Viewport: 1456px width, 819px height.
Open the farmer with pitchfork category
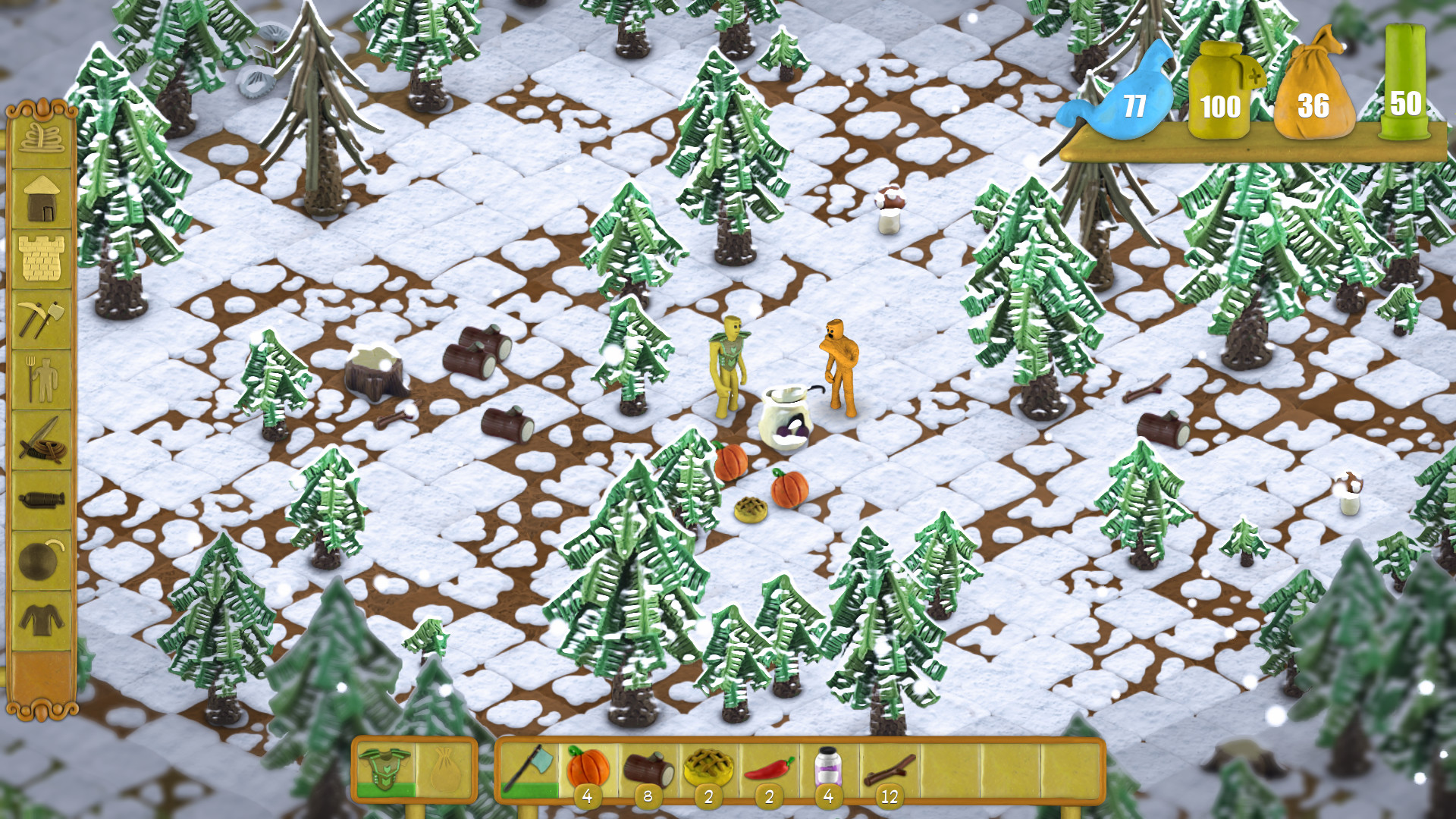[42, 379]
